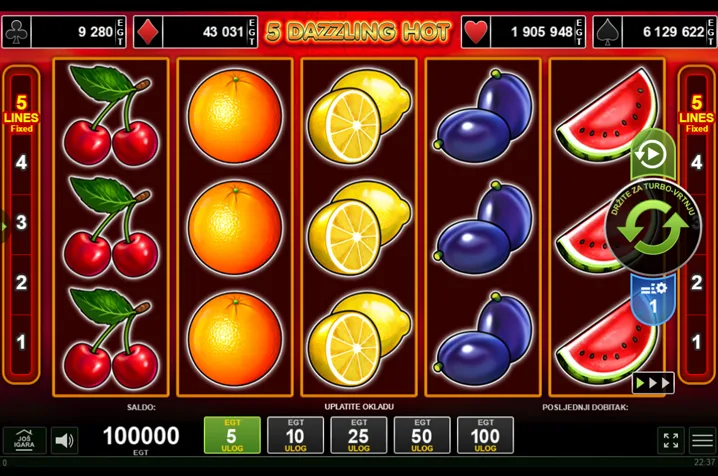The width and height of the screenshot is (718, 476).
Task: Spin the reels with the green arrows button
Action: pyautogui.click(x=653, y=228)
